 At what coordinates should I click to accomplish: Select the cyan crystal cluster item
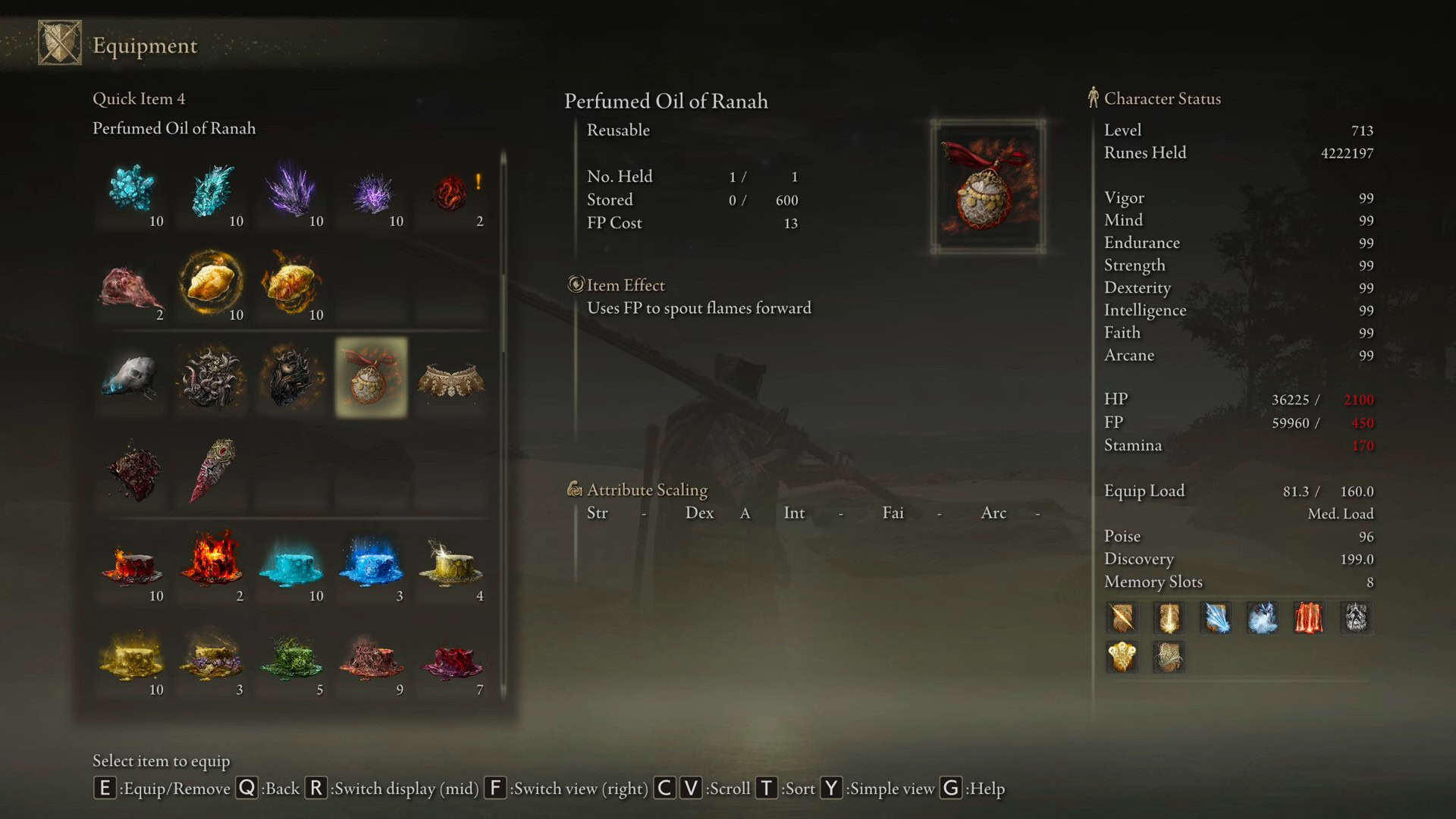(132, 189)
